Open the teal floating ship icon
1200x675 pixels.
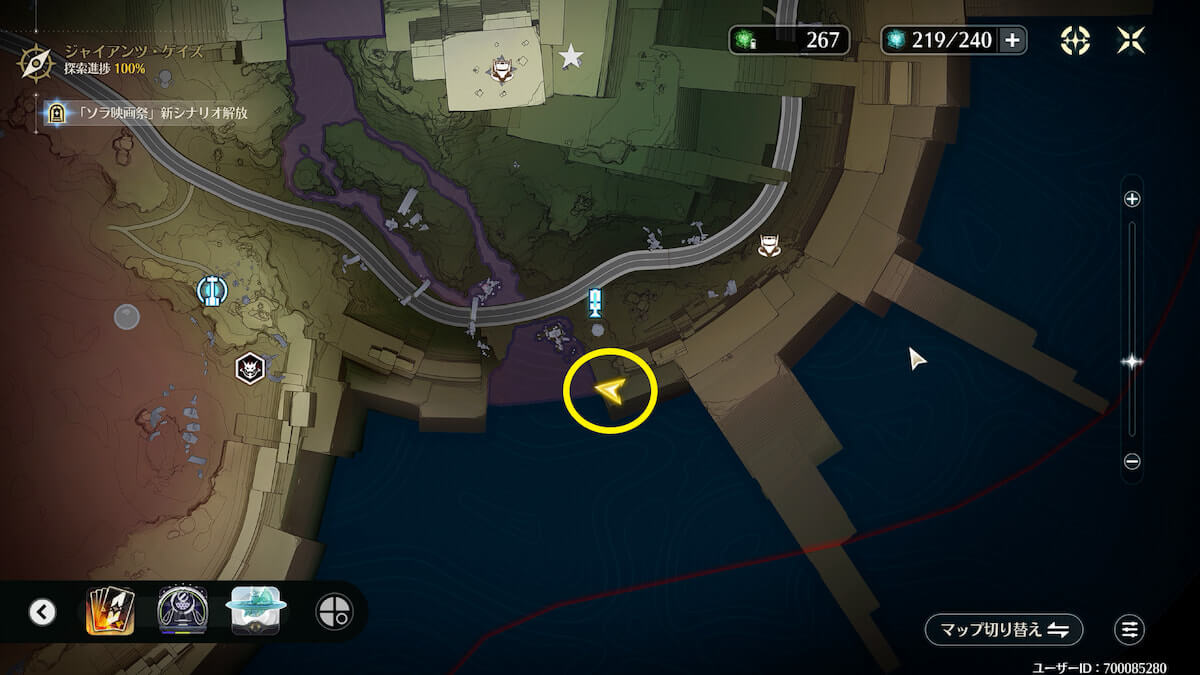pyautogui.click(x=256, y=611)
